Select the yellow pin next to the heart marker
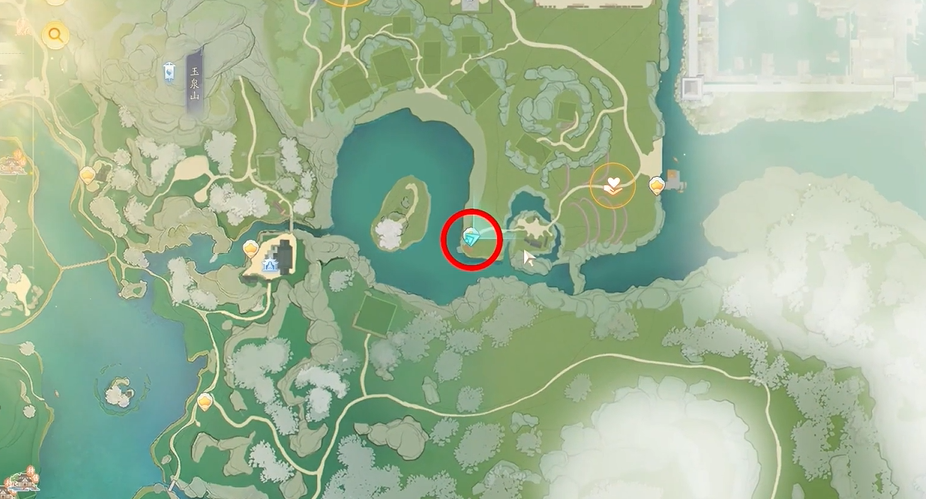926x499 pixels. (x=657, y=184)
